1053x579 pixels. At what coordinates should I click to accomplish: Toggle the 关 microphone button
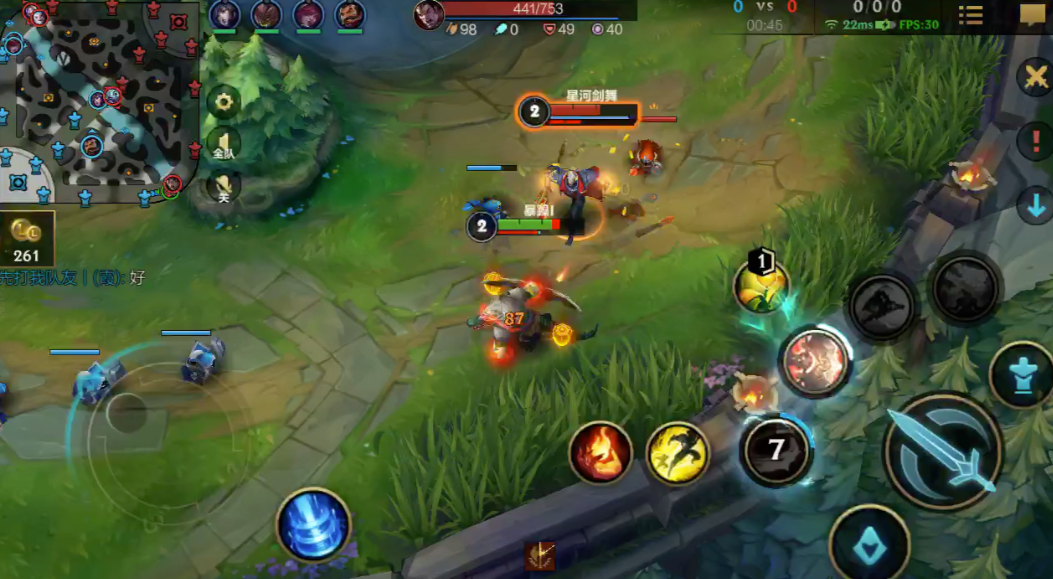click(224, 186)
